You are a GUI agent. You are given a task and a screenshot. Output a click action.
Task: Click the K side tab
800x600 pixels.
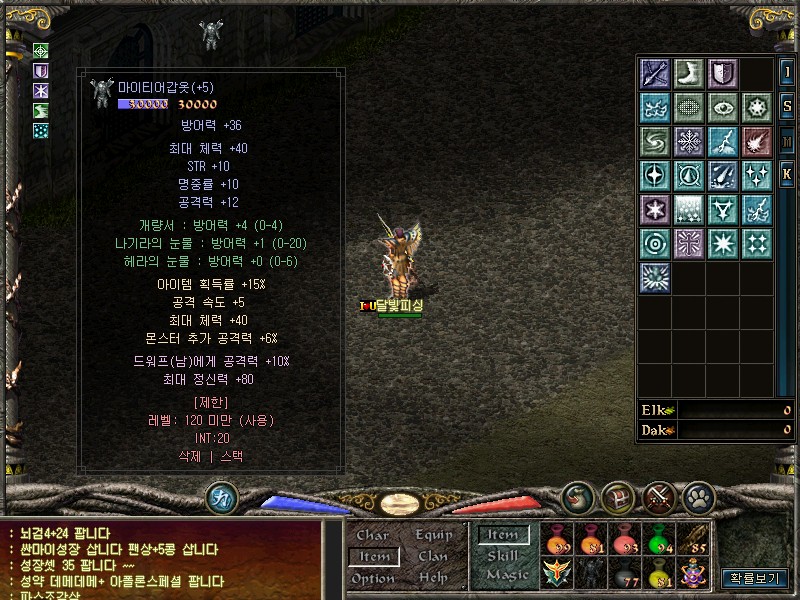787,175
